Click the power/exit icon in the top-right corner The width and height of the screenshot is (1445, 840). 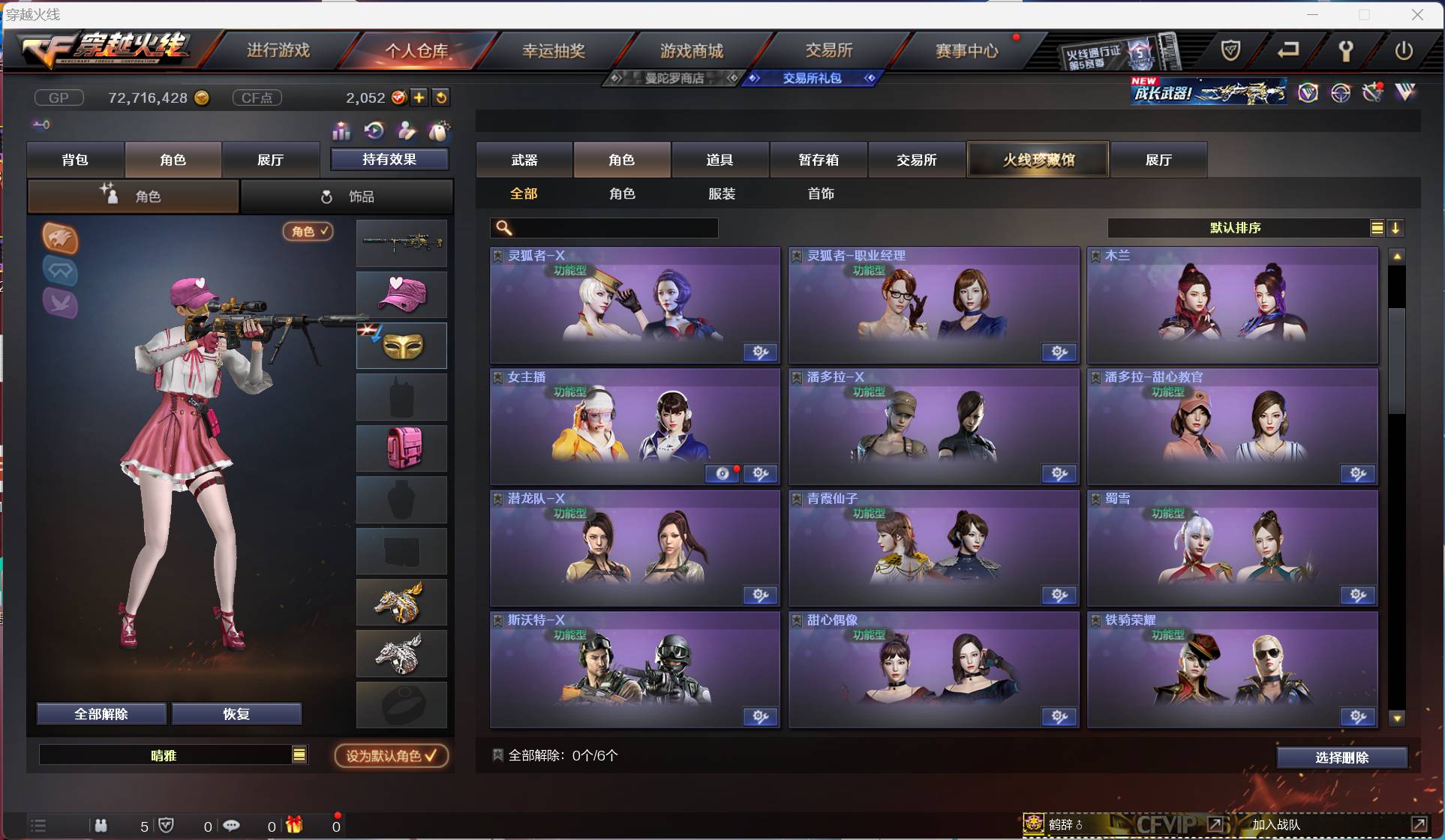[1405, 51]
